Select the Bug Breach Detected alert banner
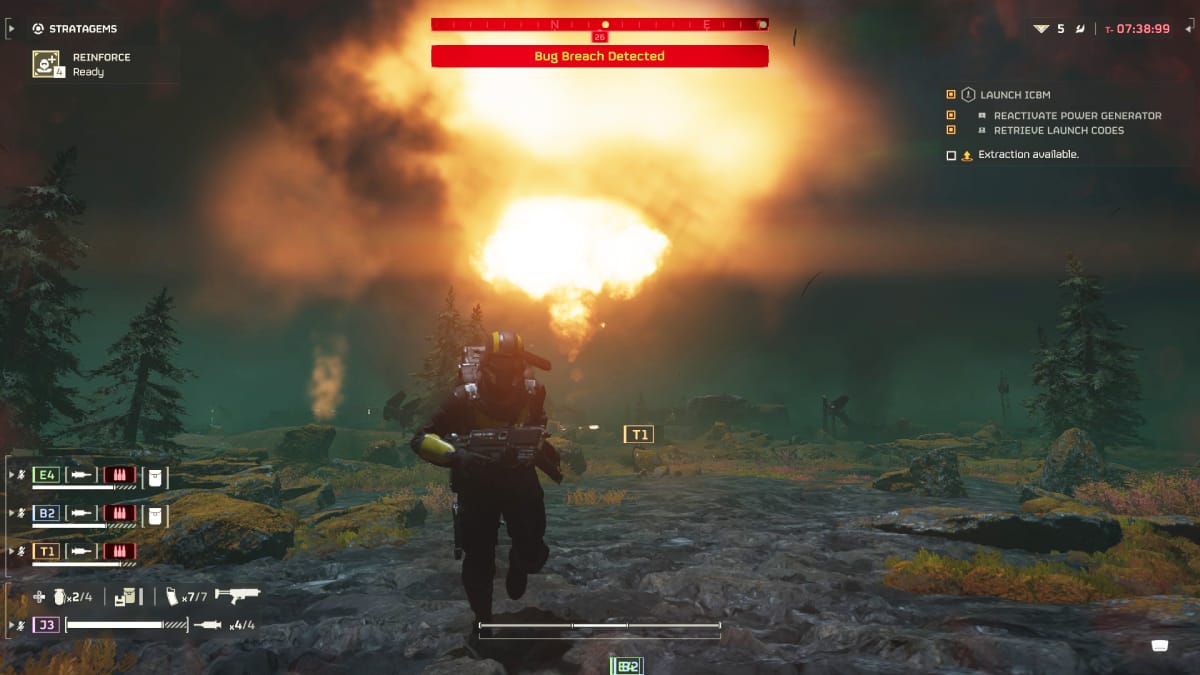This screenshot has width=1200, height=675. (599, 57)
